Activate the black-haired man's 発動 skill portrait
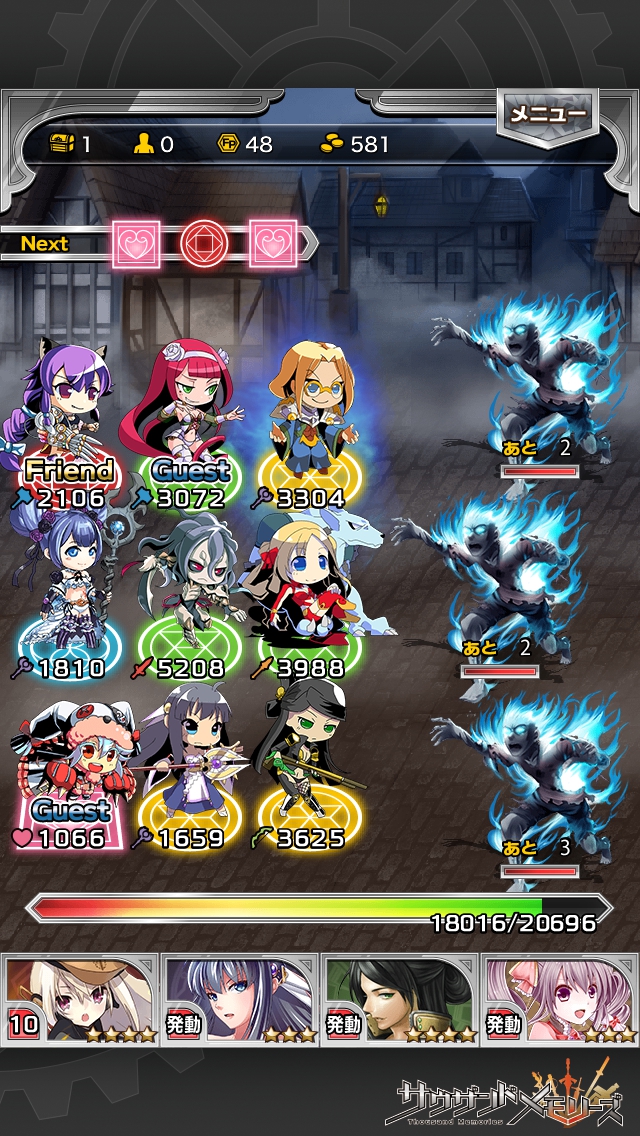 click(x=400, y=998)
